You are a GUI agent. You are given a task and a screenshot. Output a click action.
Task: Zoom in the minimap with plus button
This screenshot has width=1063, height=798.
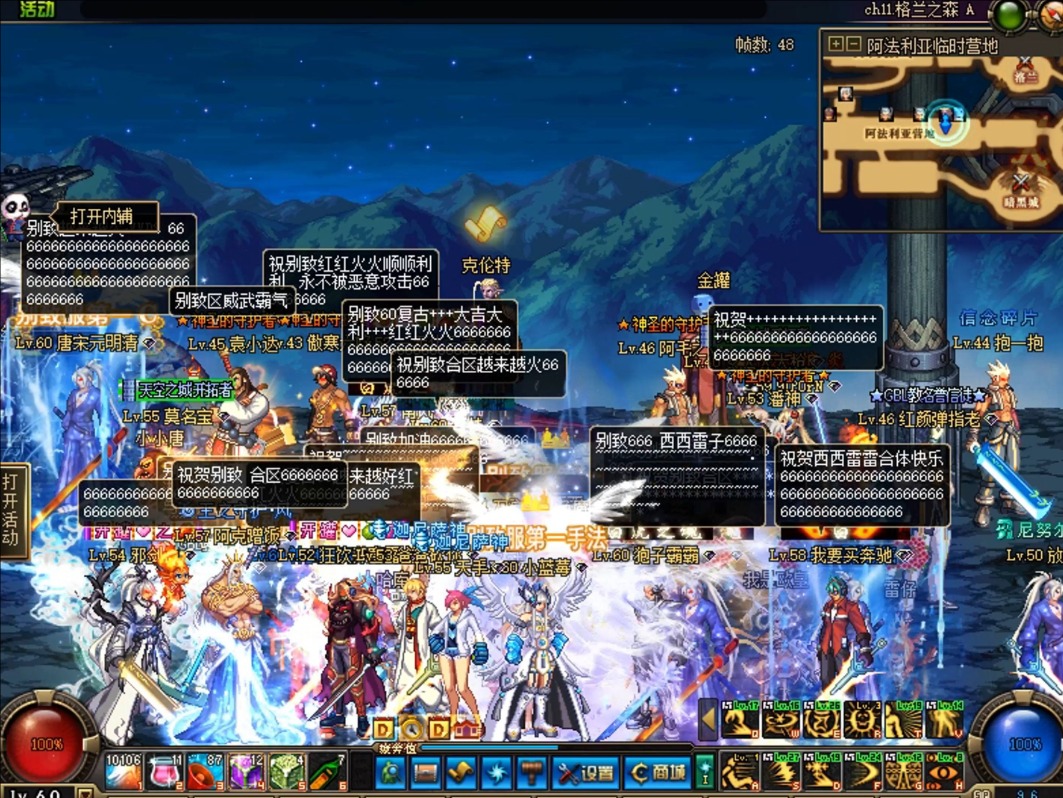pyautogui.click(x=836, y=45)
